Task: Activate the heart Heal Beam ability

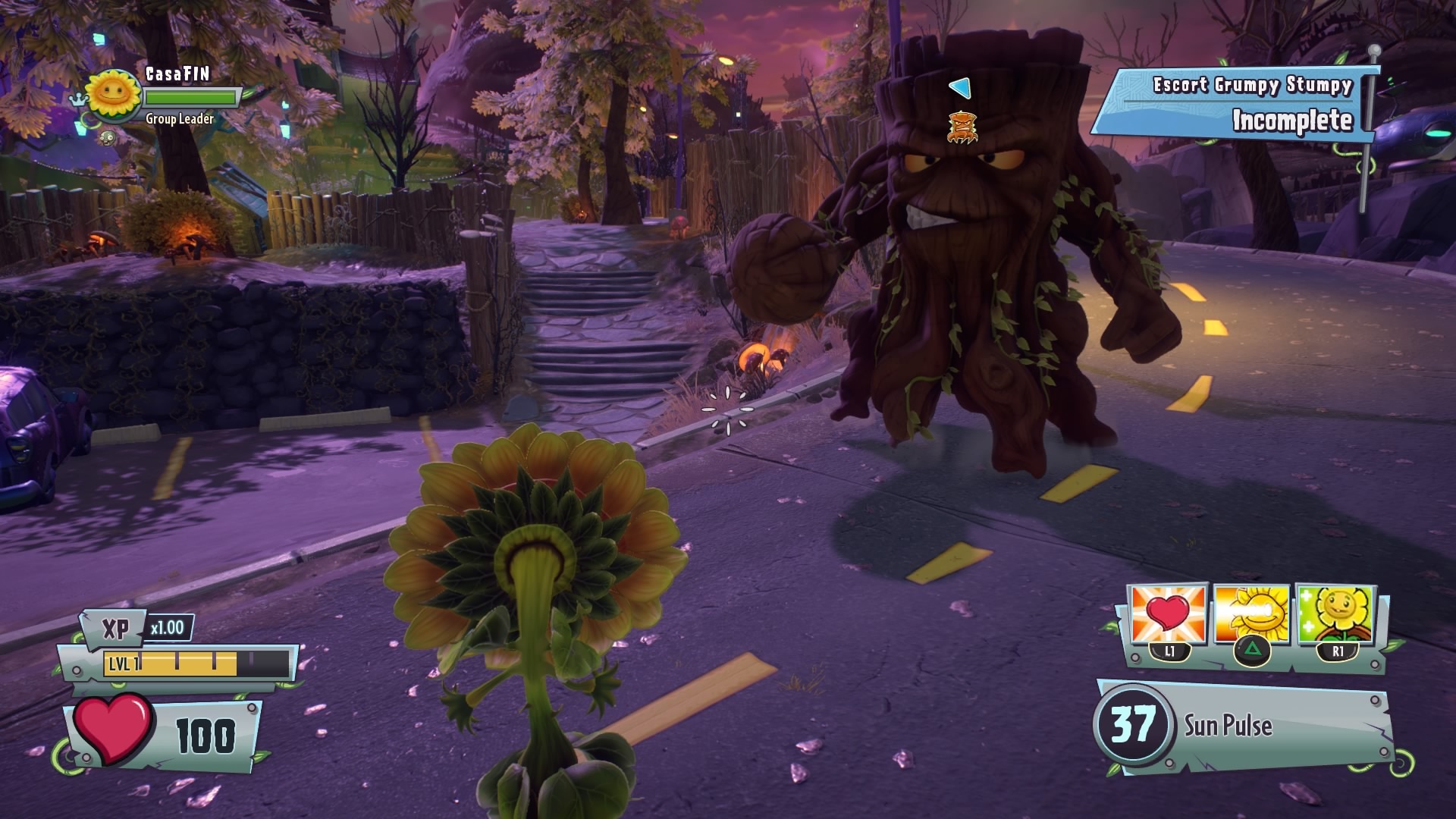Action: [x=1168, y=615]
